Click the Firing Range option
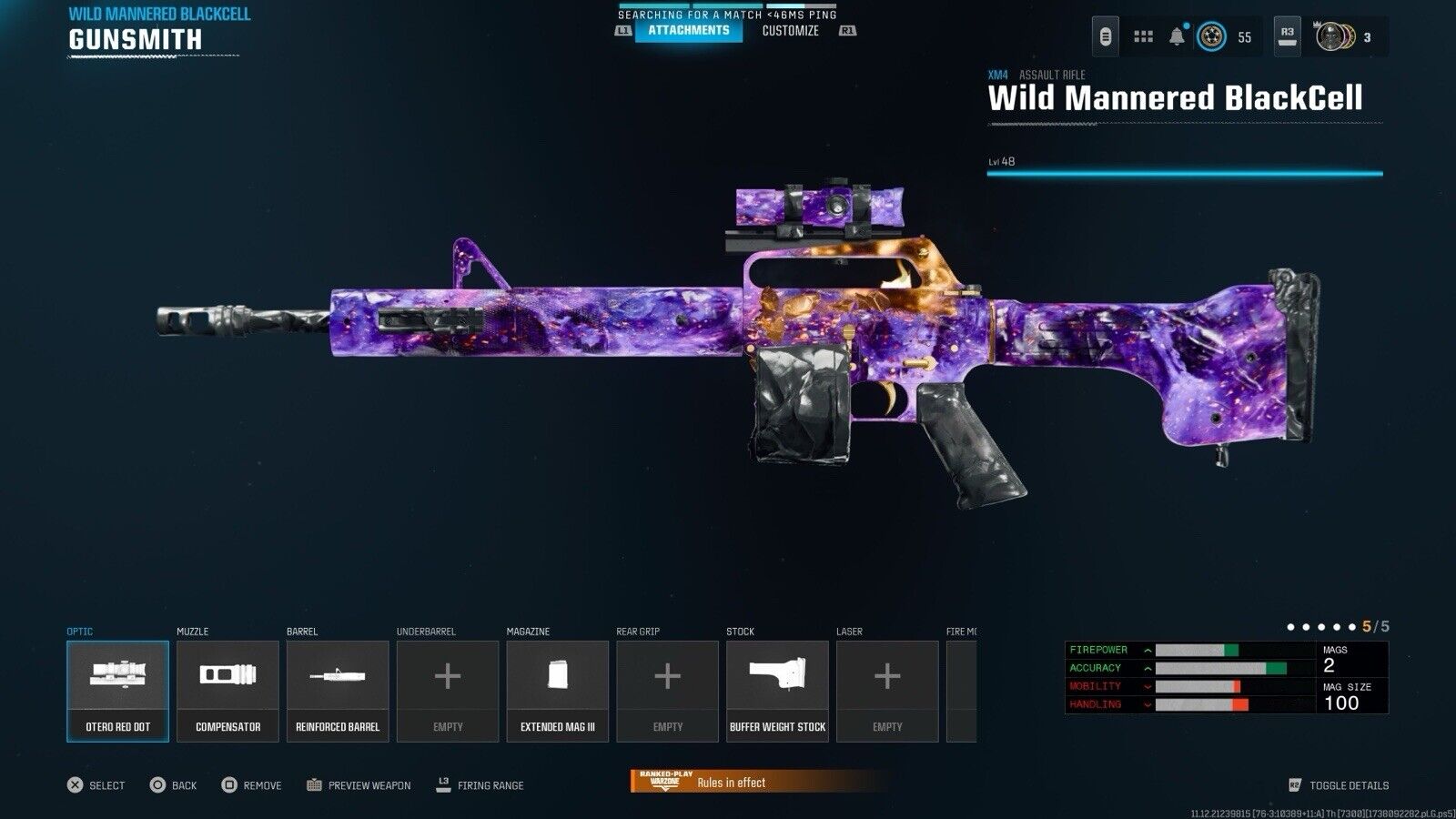Viewport: 1456px width, 819px height. [480, 785]
